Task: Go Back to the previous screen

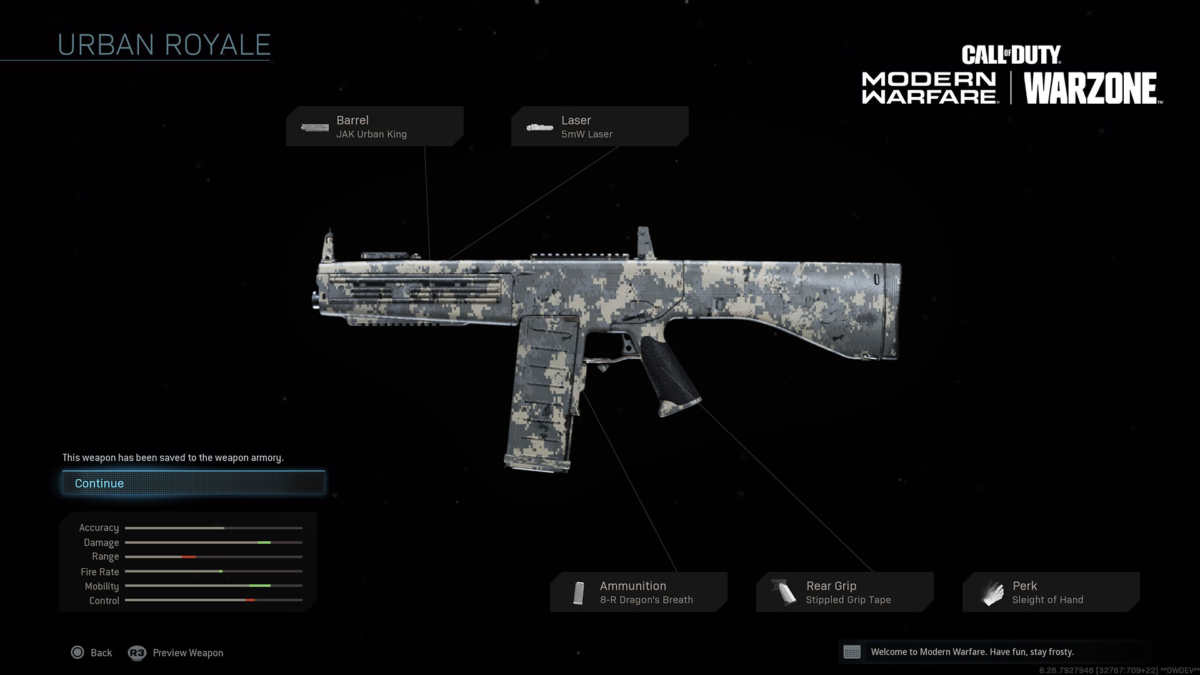Action: [x=91, y=653]
